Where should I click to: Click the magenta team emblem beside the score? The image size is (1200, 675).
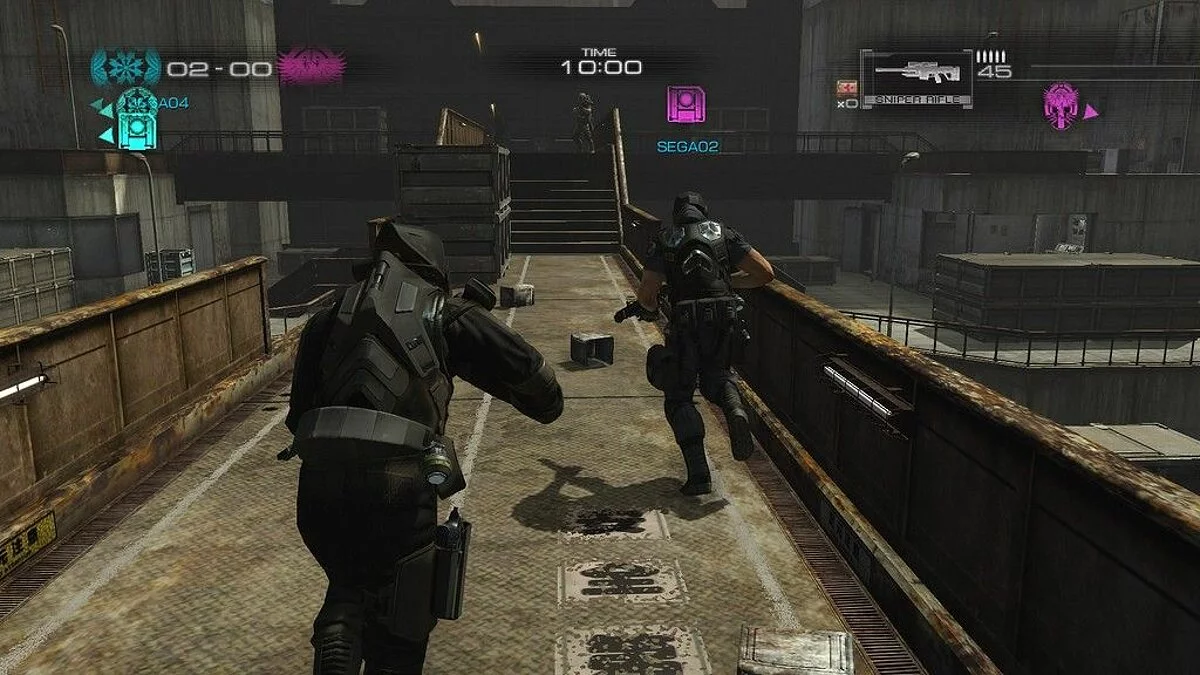point(311,68)
